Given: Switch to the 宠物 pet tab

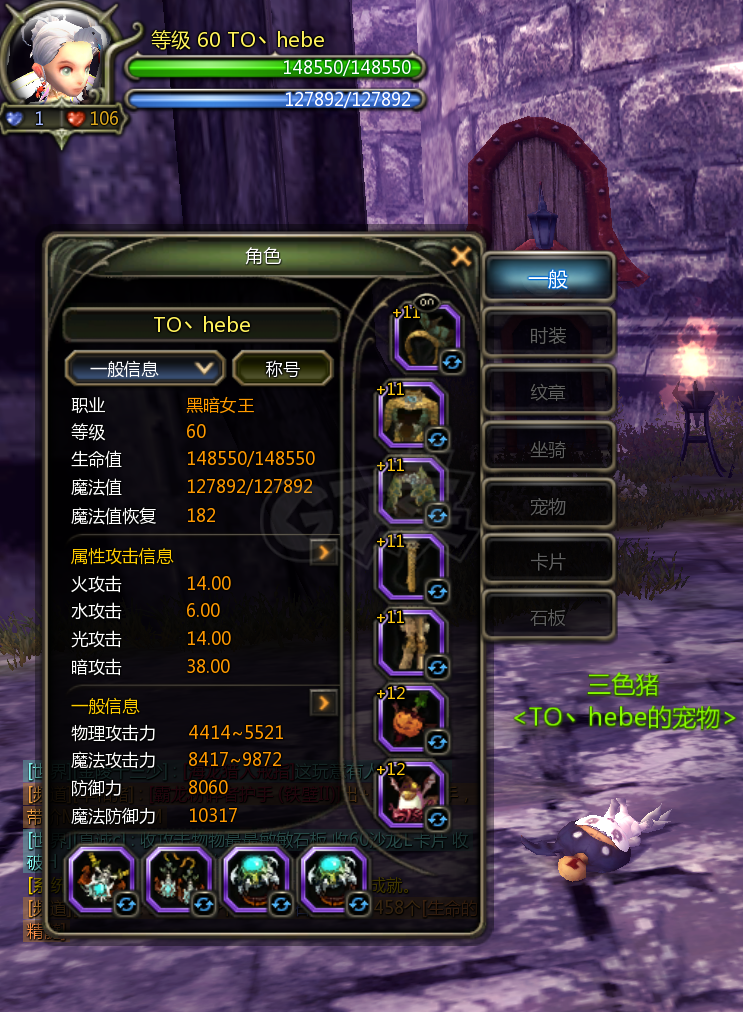Looking at the screenshot, I should pos(548,506).
